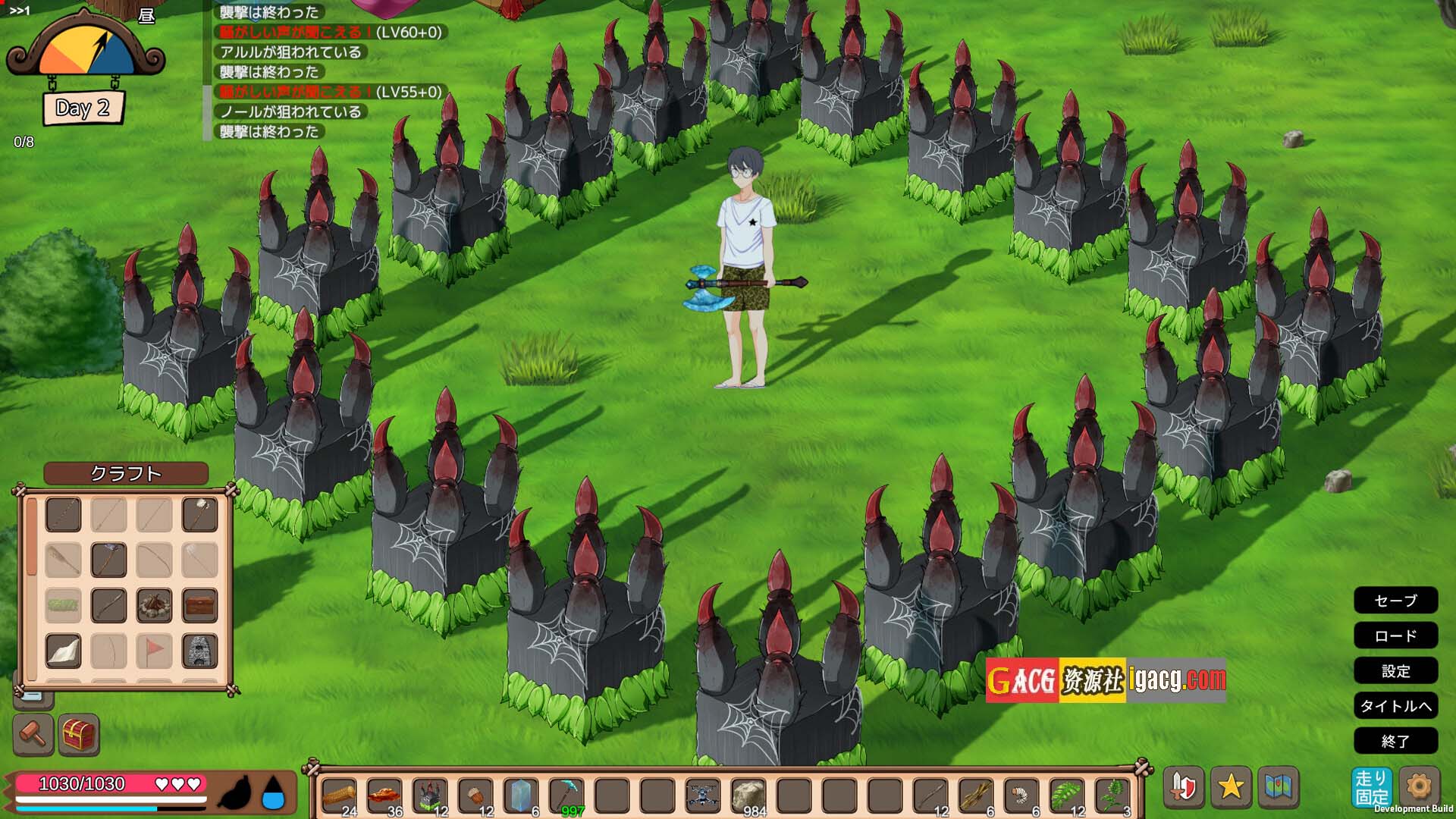
Task: Select the green fern leaf hotbar slot
Action: tap(1067, 795)
